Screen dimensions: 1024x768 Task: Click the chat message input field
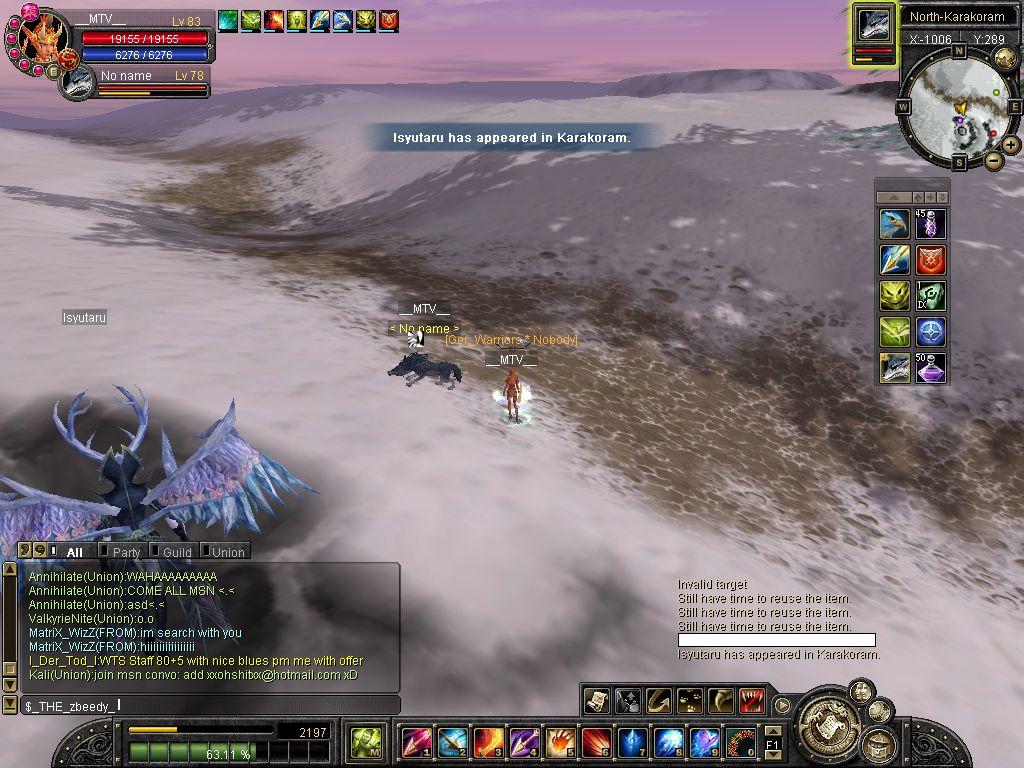pos(210,706)
